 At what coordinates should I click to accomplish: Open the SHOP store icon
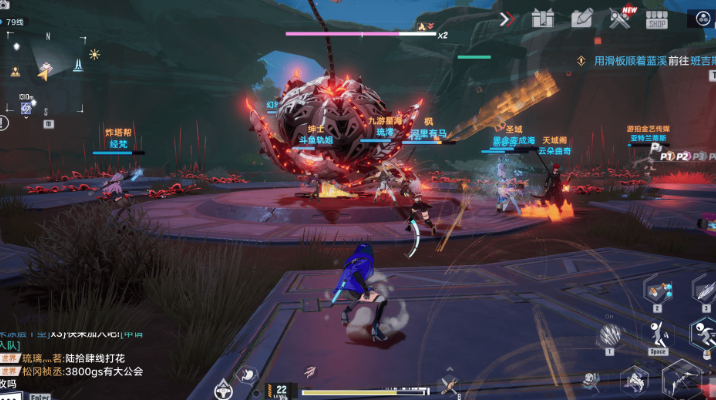coord(656,18)
